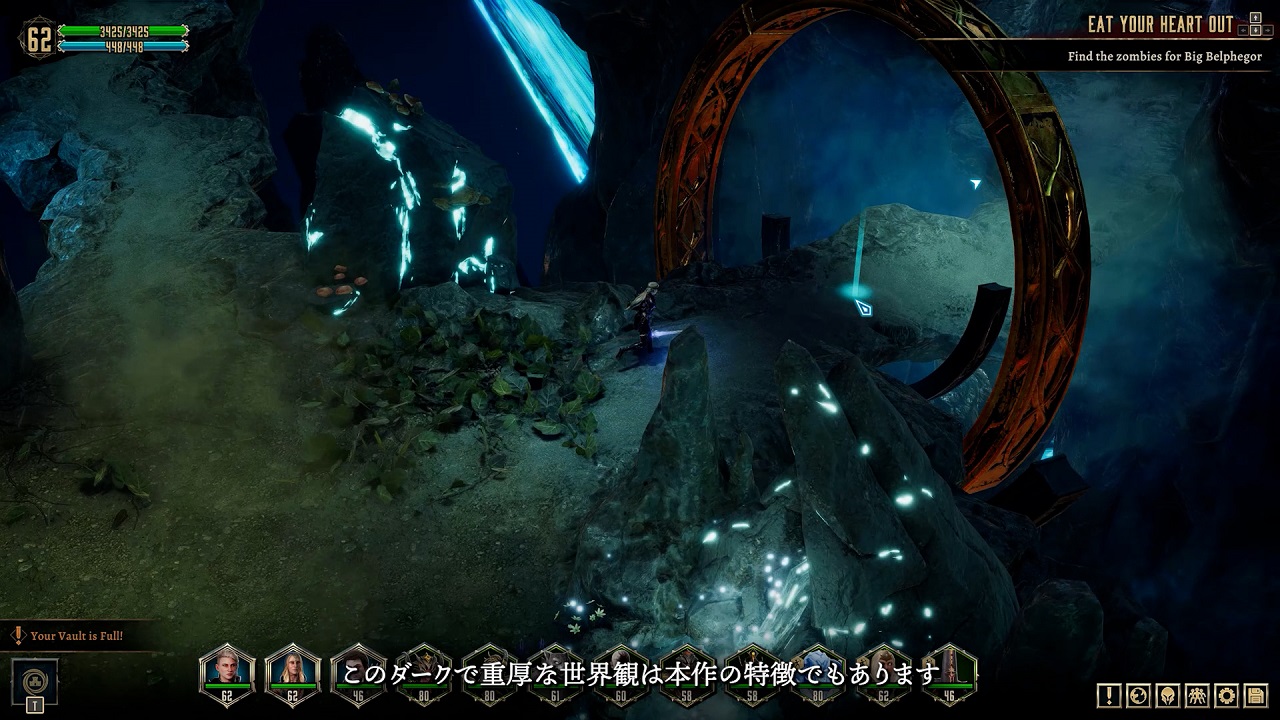Select the long blonde-haired party portrait
The width and height of the screenshot is (1280, 720).
tap(293, 672)
